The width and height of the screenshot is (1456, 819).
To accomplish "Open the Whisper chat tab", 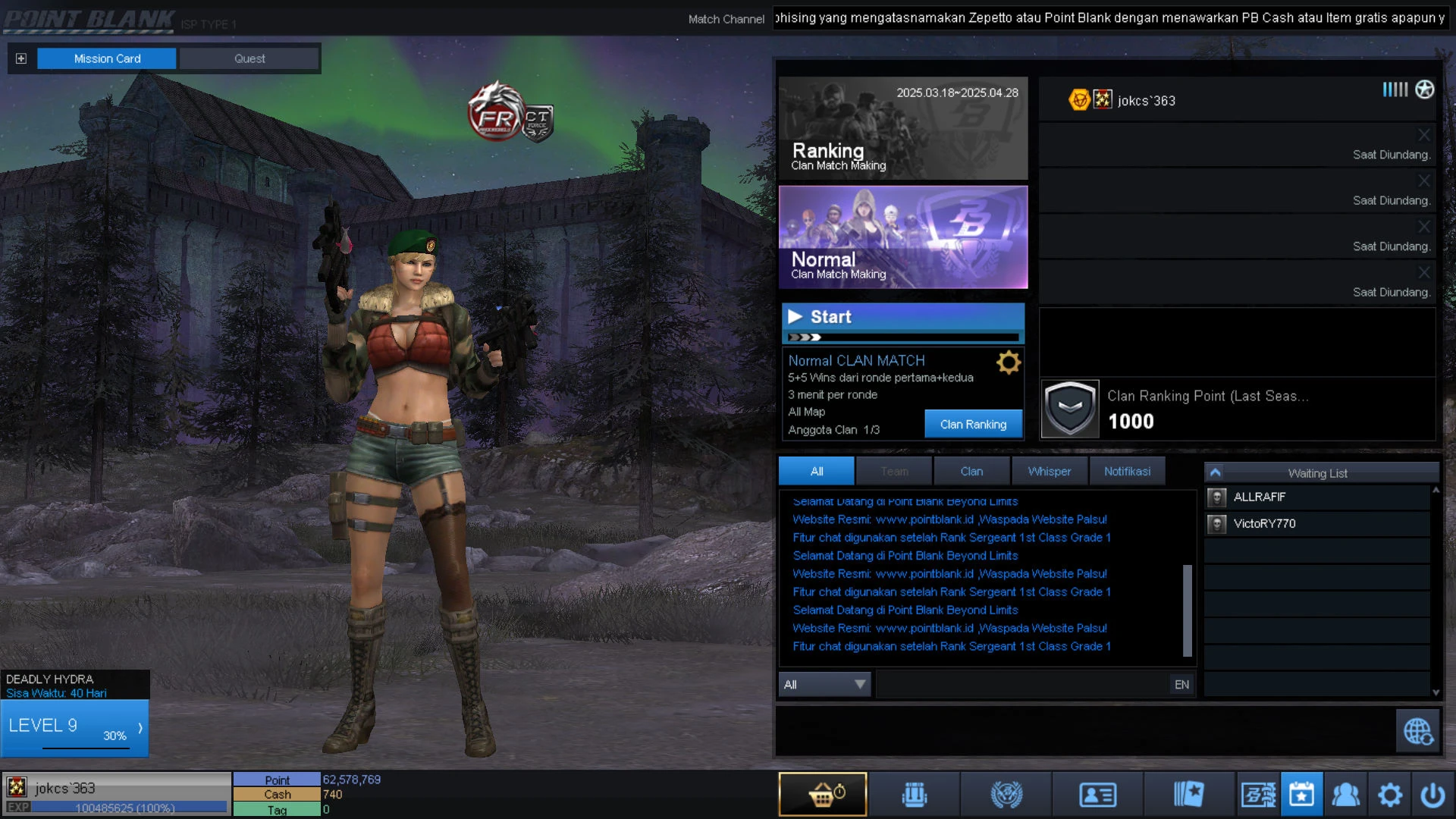I will [x=1050, y=471].
